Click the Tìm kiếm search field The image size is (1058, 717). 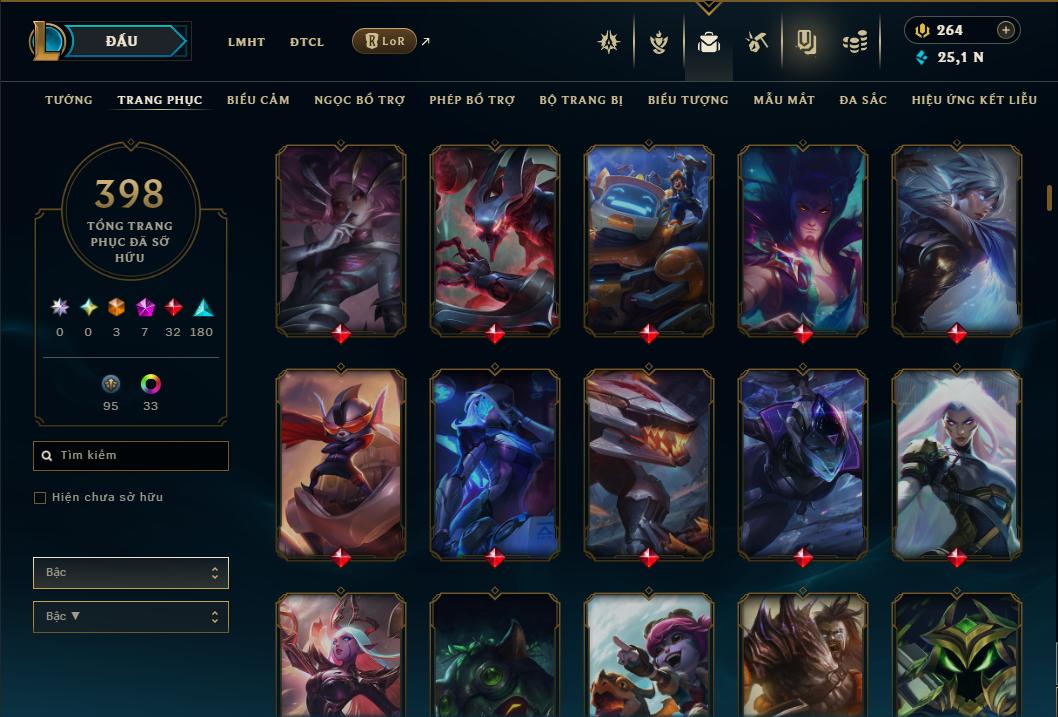[x=131, y=456]
